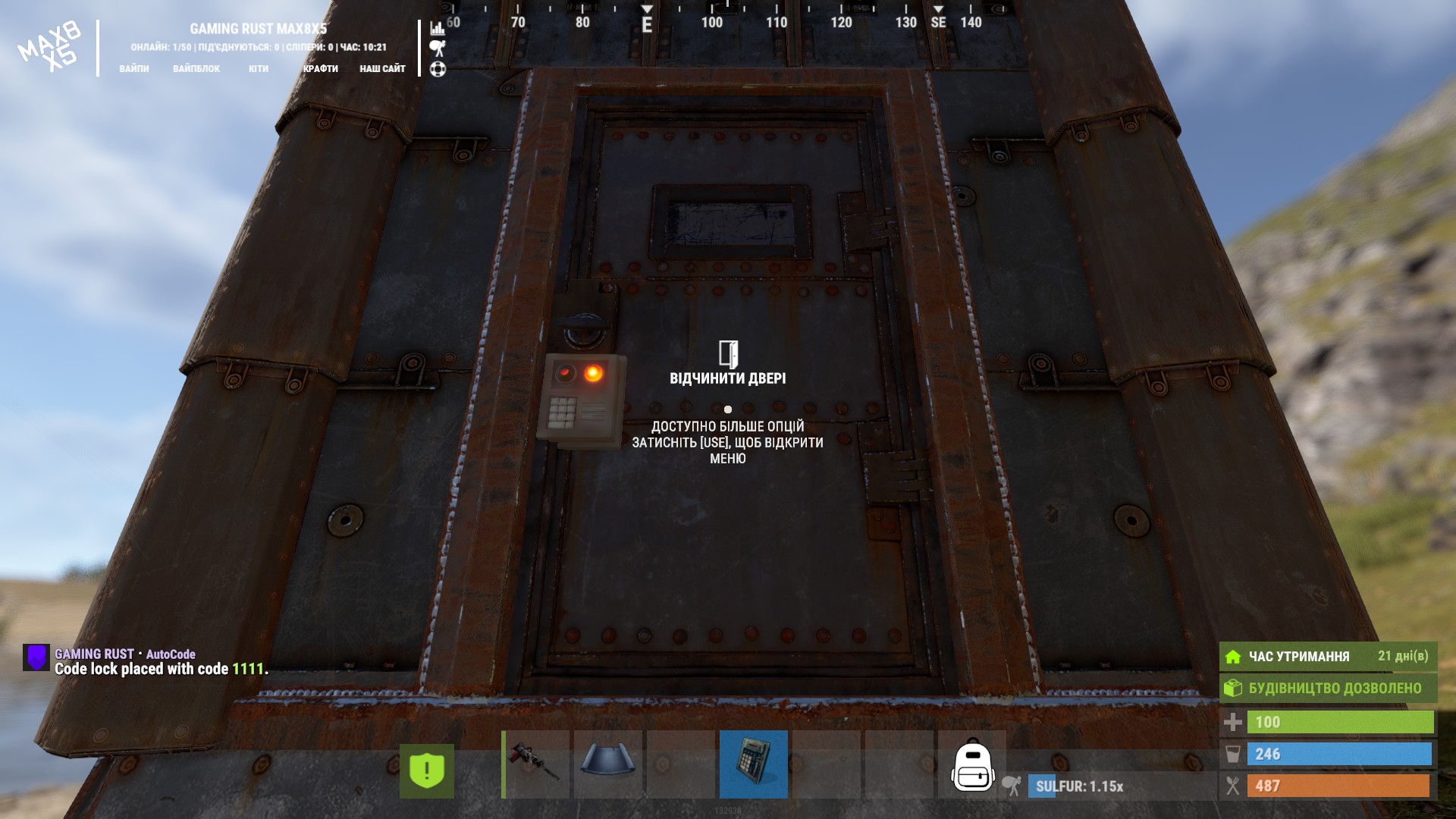Select the rifle in the hotbar

pos(535,764)
